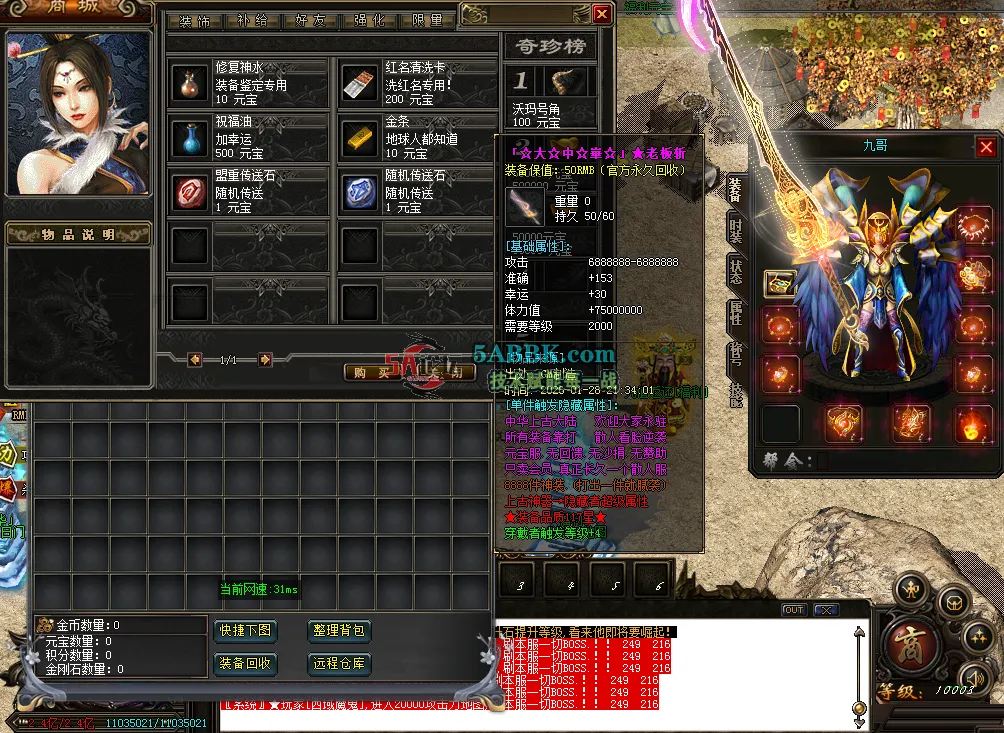Click the 快捷下图 button
The image size is (1004, 733).
pyautogui.click(x=245, y=631)
